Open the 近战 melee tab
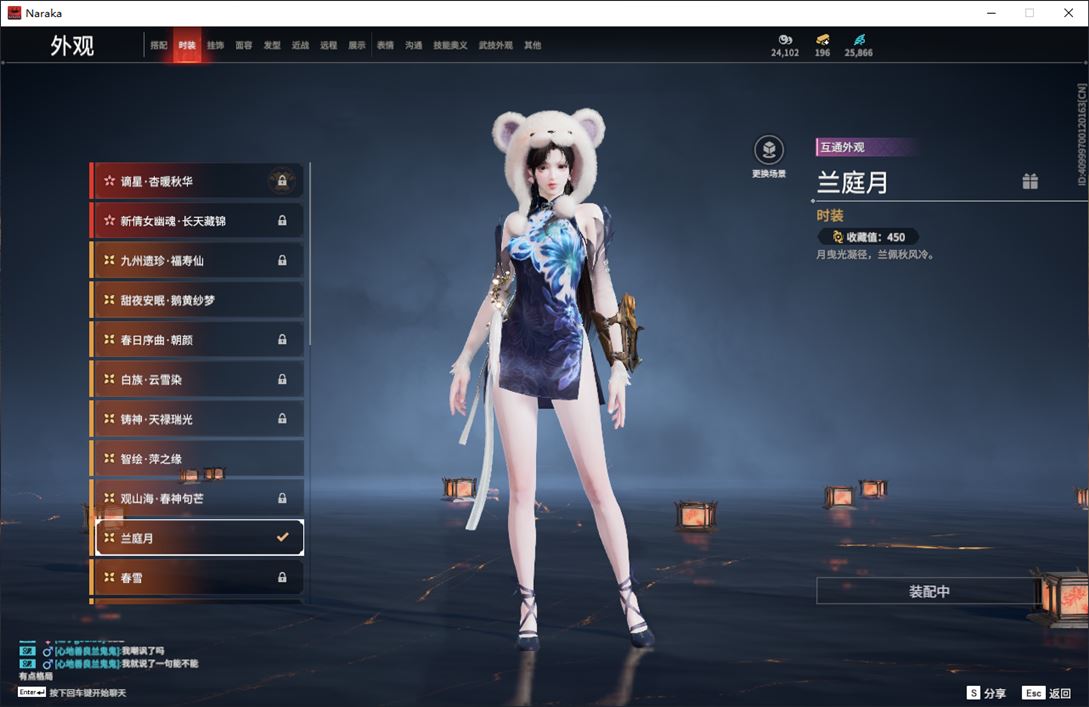 point(300,46)
